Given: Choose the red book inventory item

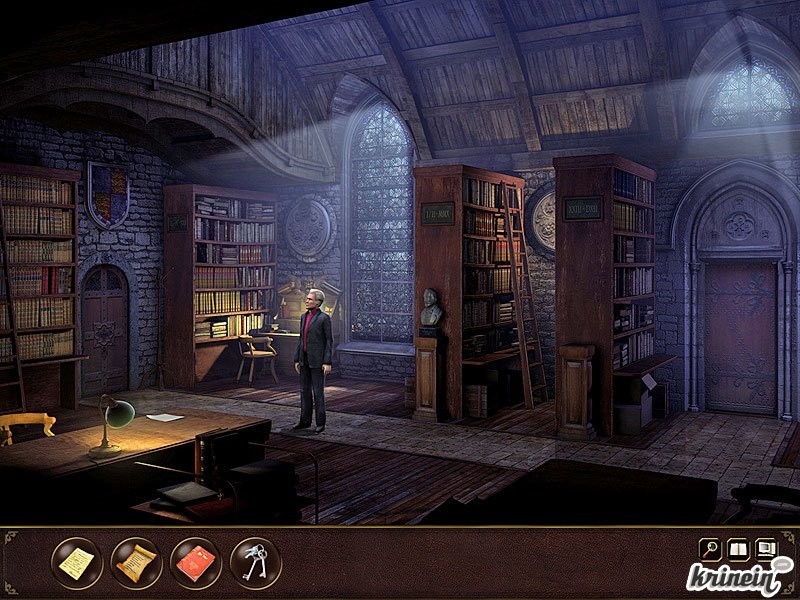Looking at the screenshot, I should click(196, 563).
